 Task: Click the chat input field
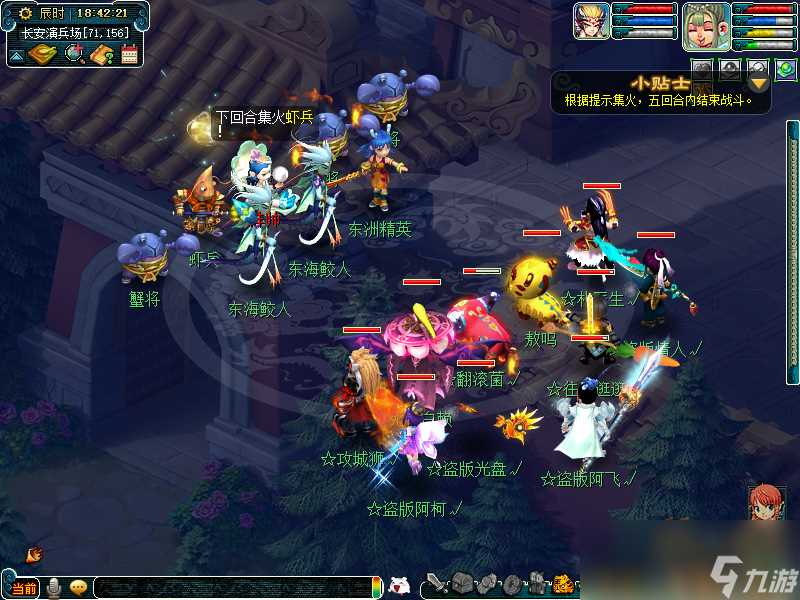[x=230, y=587]
